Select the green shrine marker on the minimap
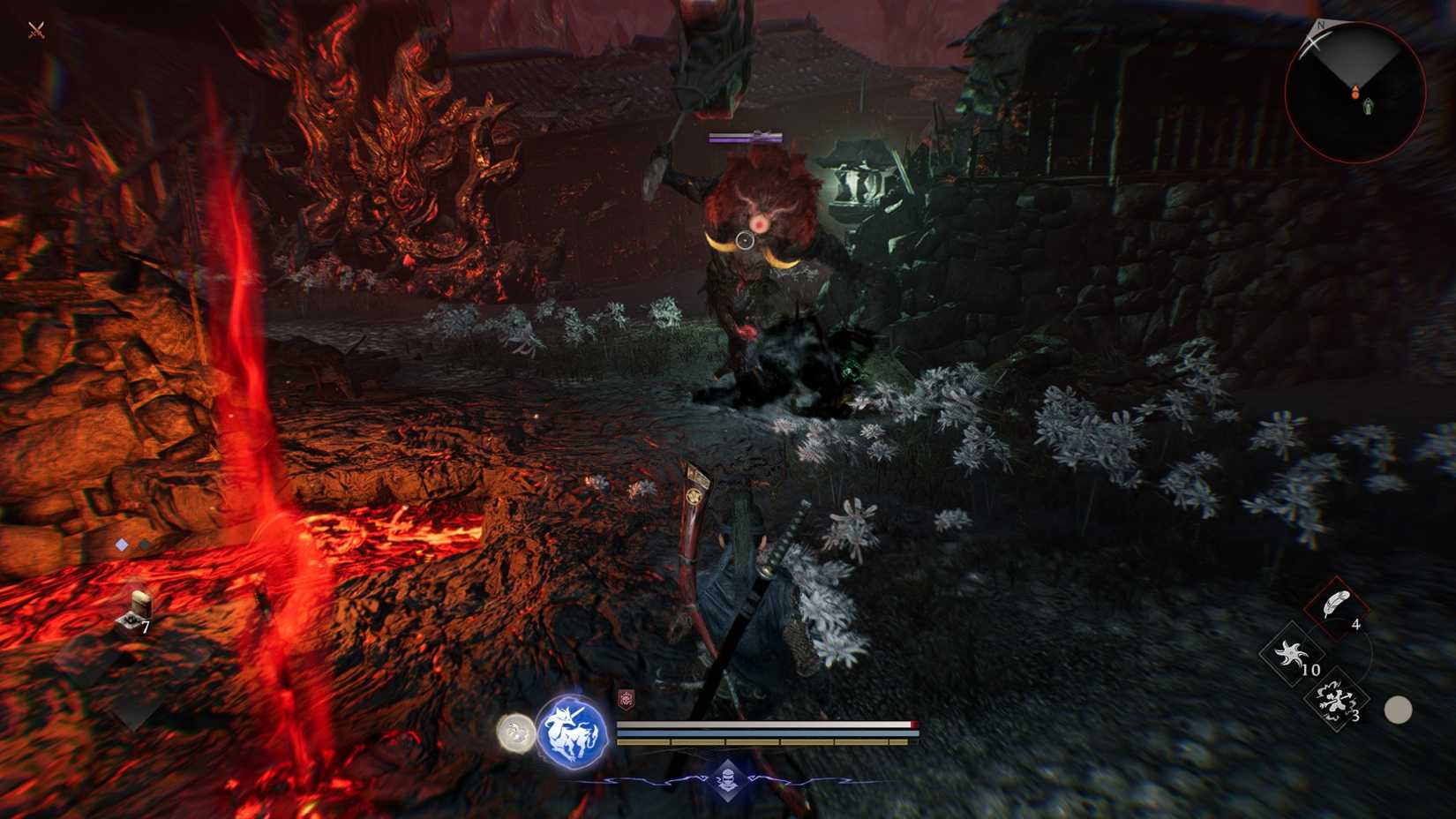Image resolution: width=1456 pixels, height=819 pixels. (1368, 106)
